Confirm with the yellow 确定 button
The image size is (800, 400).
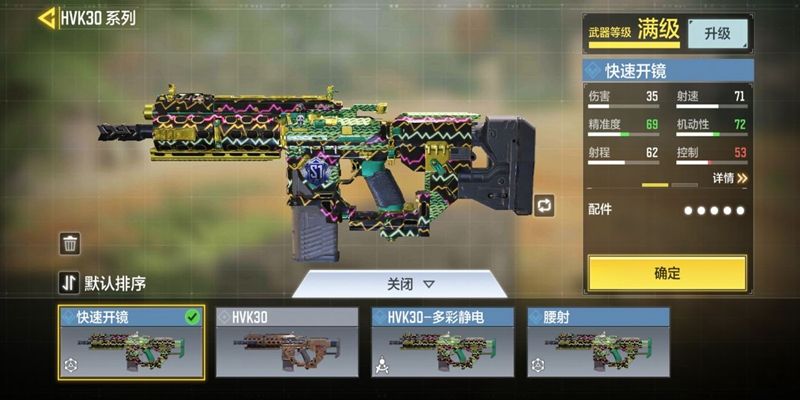pyautogui.click(x=667, y=273)
